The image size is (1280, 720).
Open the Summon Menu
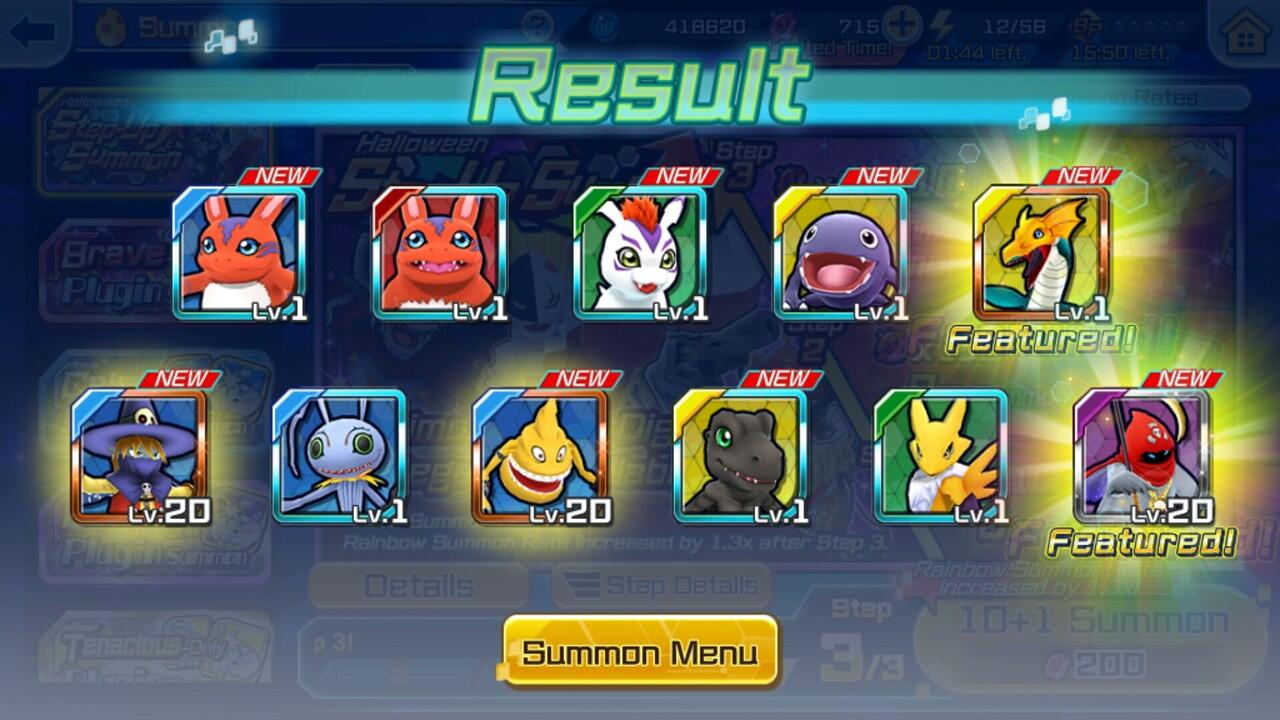(640, 653)
